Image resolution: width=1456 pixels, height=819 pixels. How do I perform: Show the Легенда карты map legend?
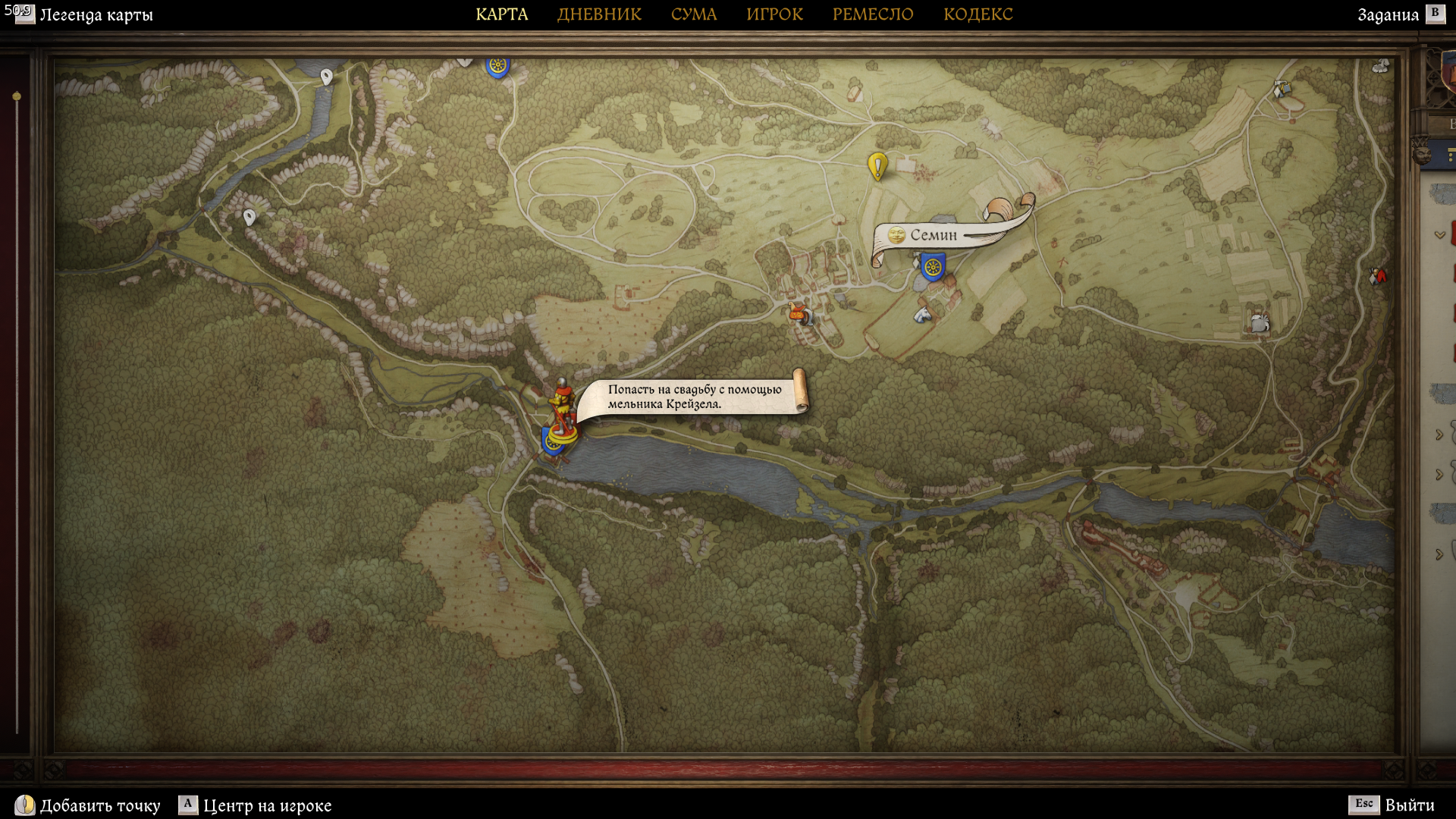pyautogui.click(x=85, y=14)
